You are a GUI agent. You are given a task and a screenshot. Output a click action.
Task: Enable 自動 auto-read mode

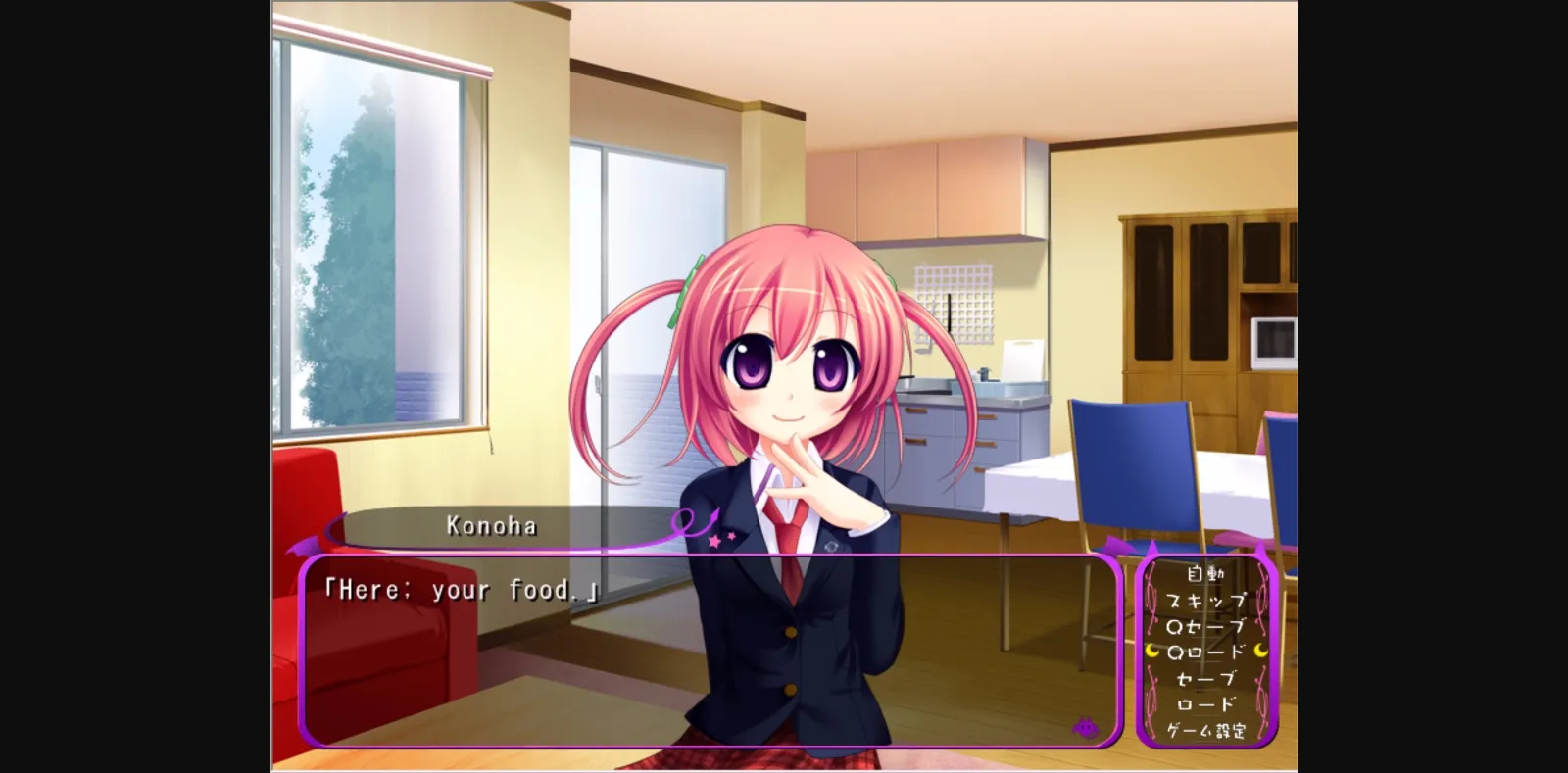point(1207,575)
